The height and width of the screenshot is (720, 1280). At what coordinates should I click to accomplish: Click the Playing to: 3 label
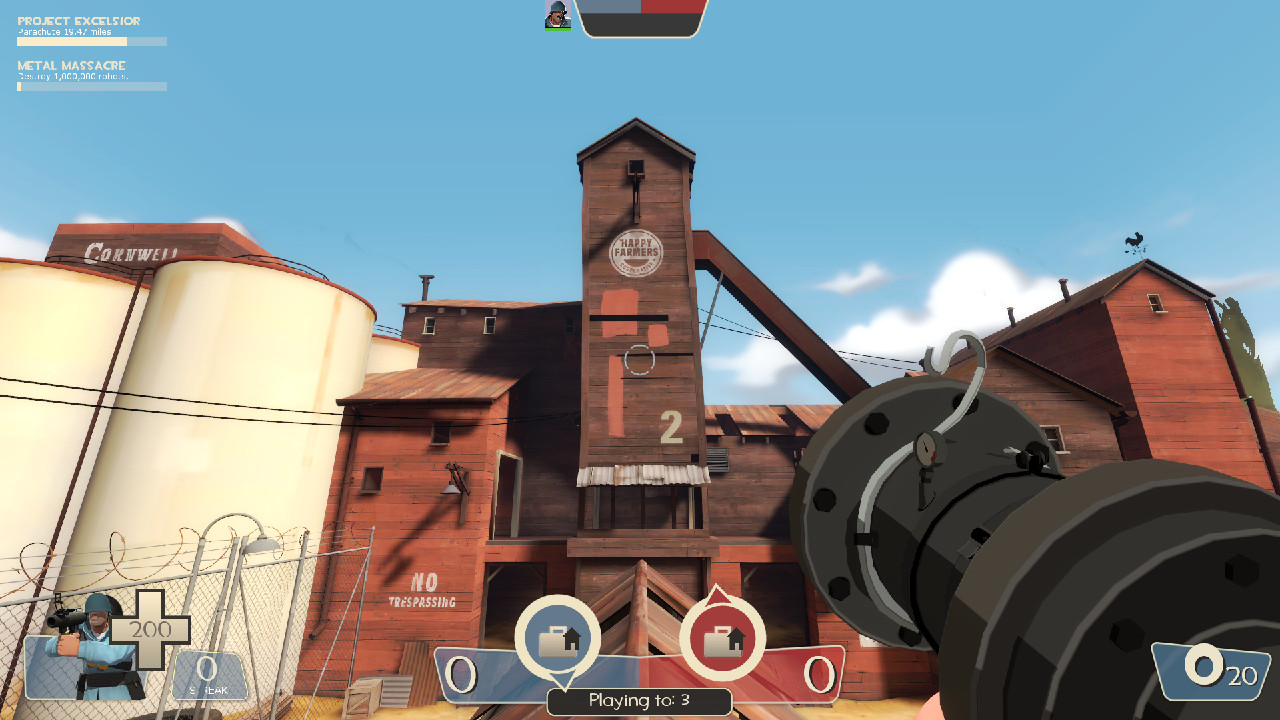coord(639,702)
